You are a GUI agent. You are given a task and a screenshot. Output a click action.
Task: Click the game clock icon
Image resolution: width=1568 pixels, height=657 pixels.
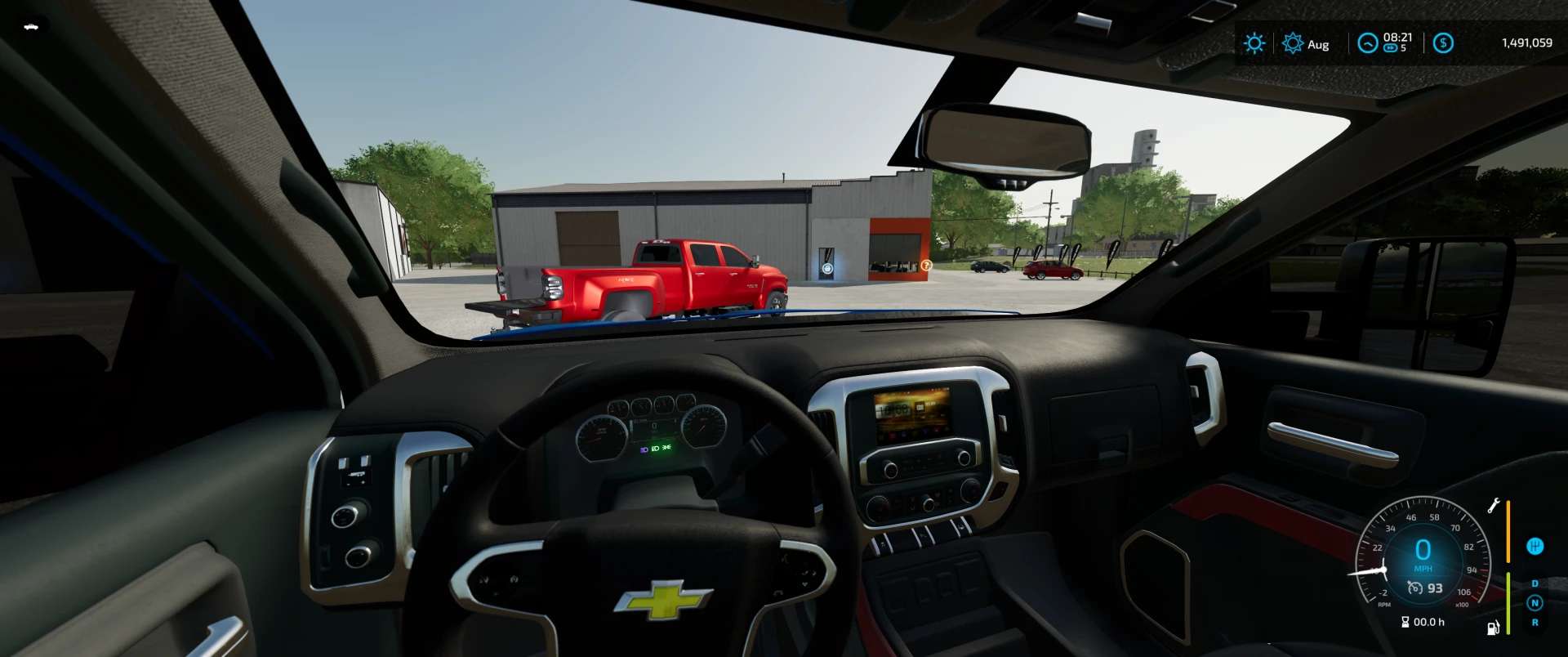(1367, 43)
